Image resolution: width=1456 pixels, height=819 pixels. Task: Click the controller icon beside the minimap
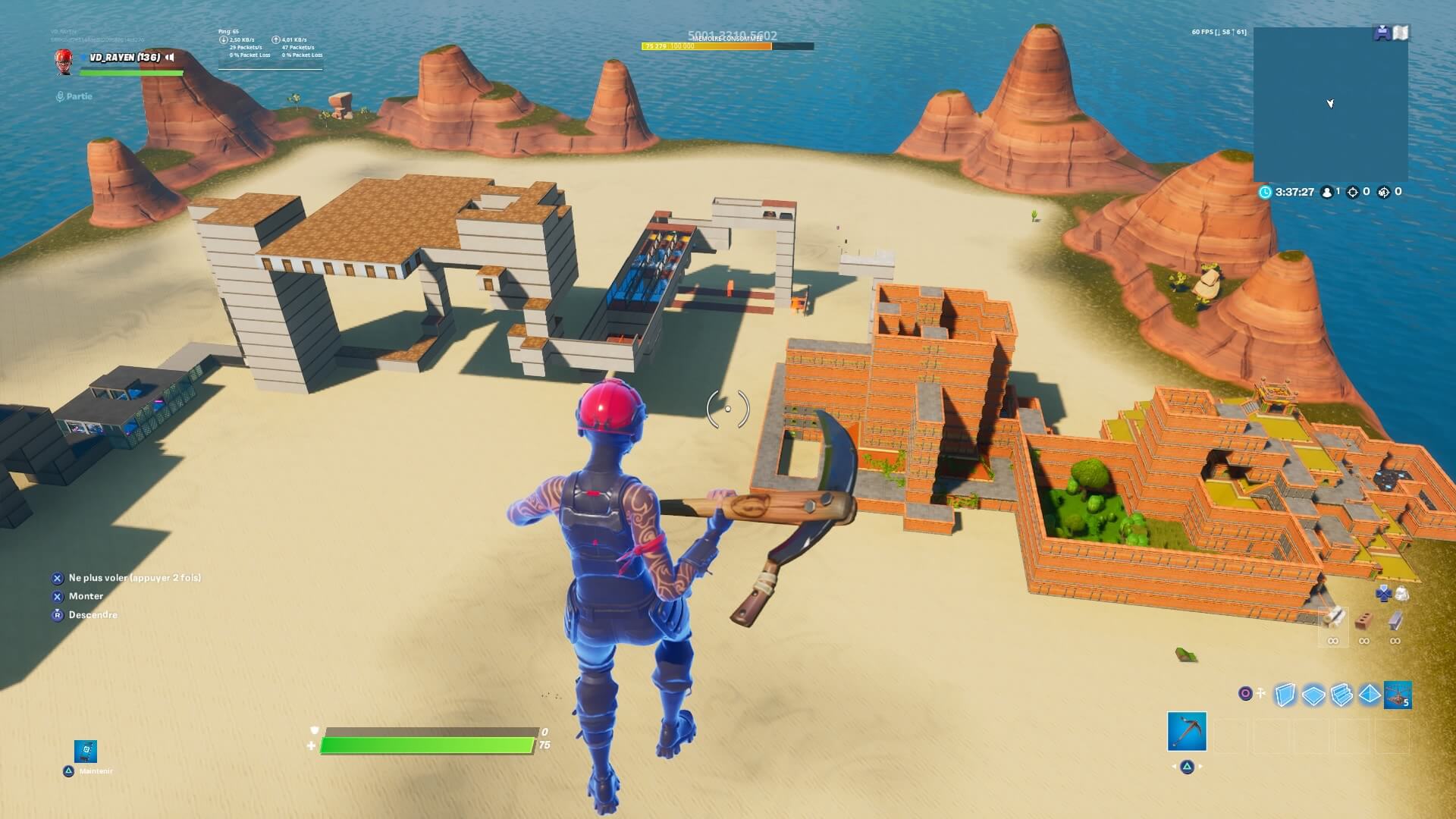click(1382, 33)
